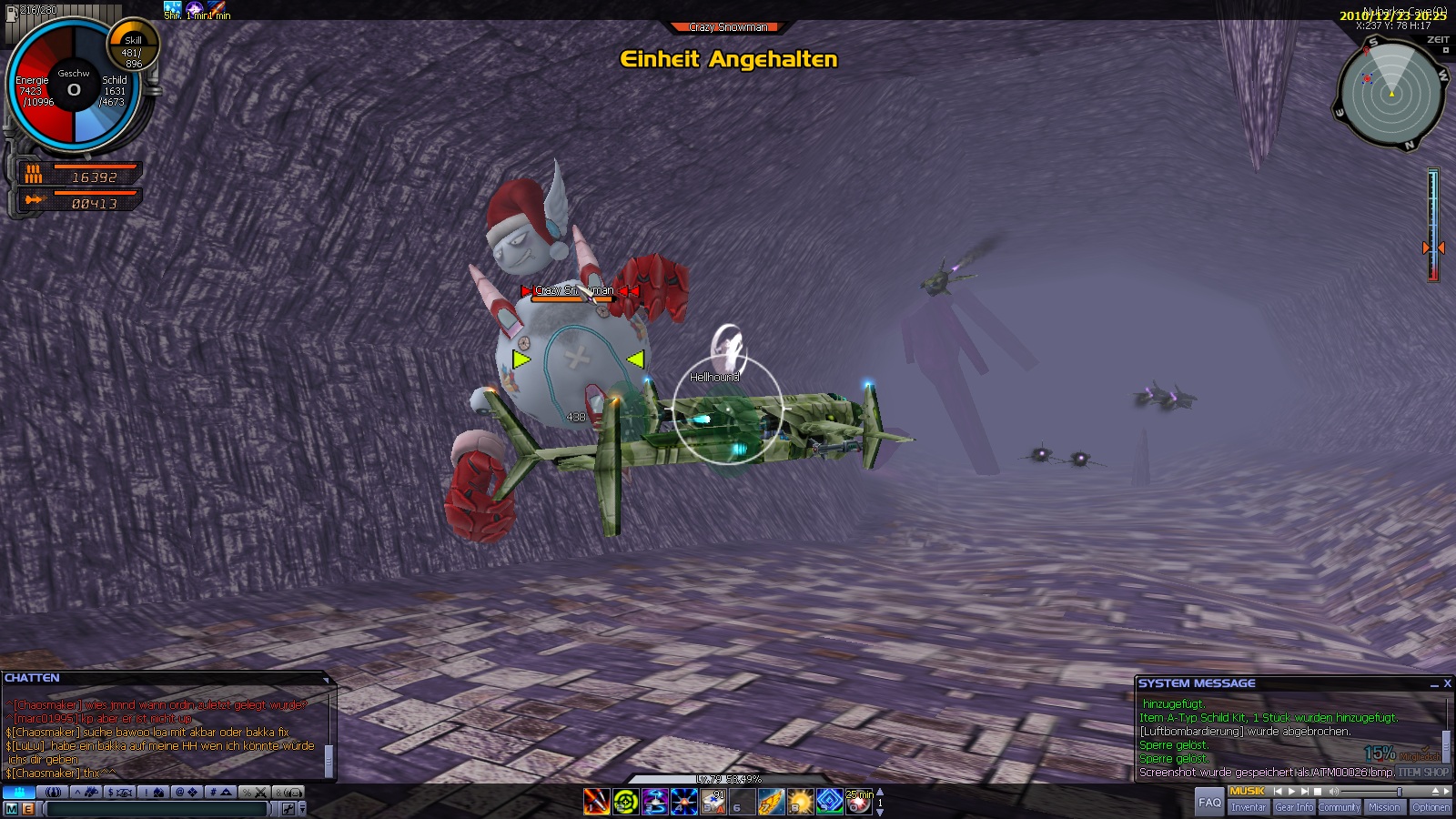Activate the green targeting reticle skill
The height and width of the screenshot is (819, 1456).
click(625, 802)
